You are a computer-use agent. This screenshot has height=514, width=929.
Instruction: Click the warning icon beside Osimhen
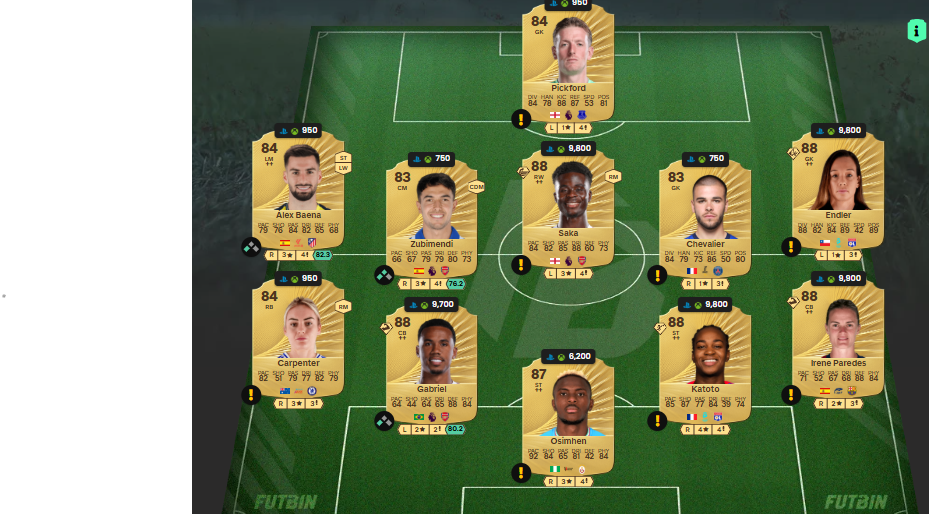coord(521,473)
